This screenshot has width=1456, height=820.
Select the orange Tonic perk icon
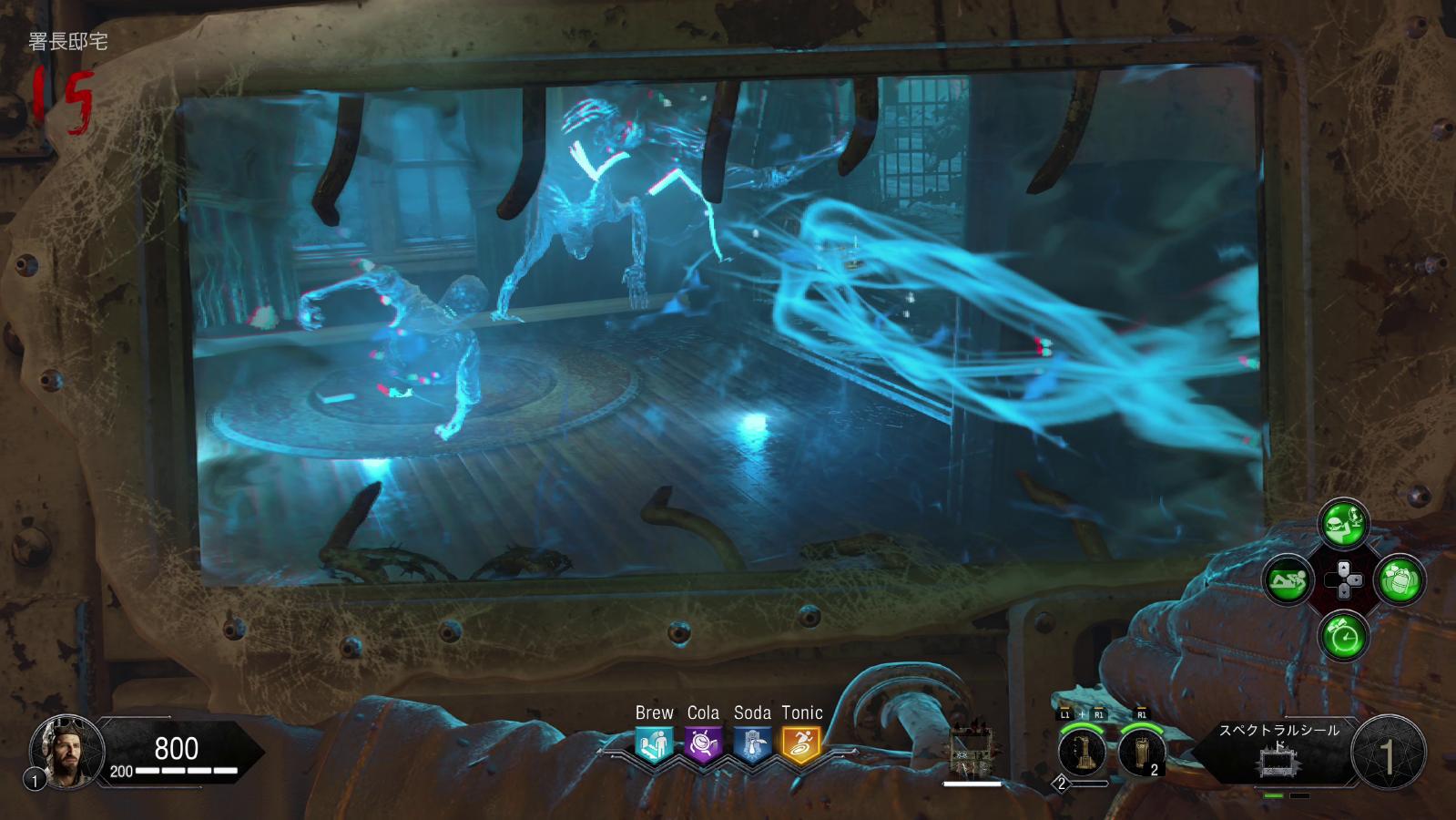tap(801, 744)
